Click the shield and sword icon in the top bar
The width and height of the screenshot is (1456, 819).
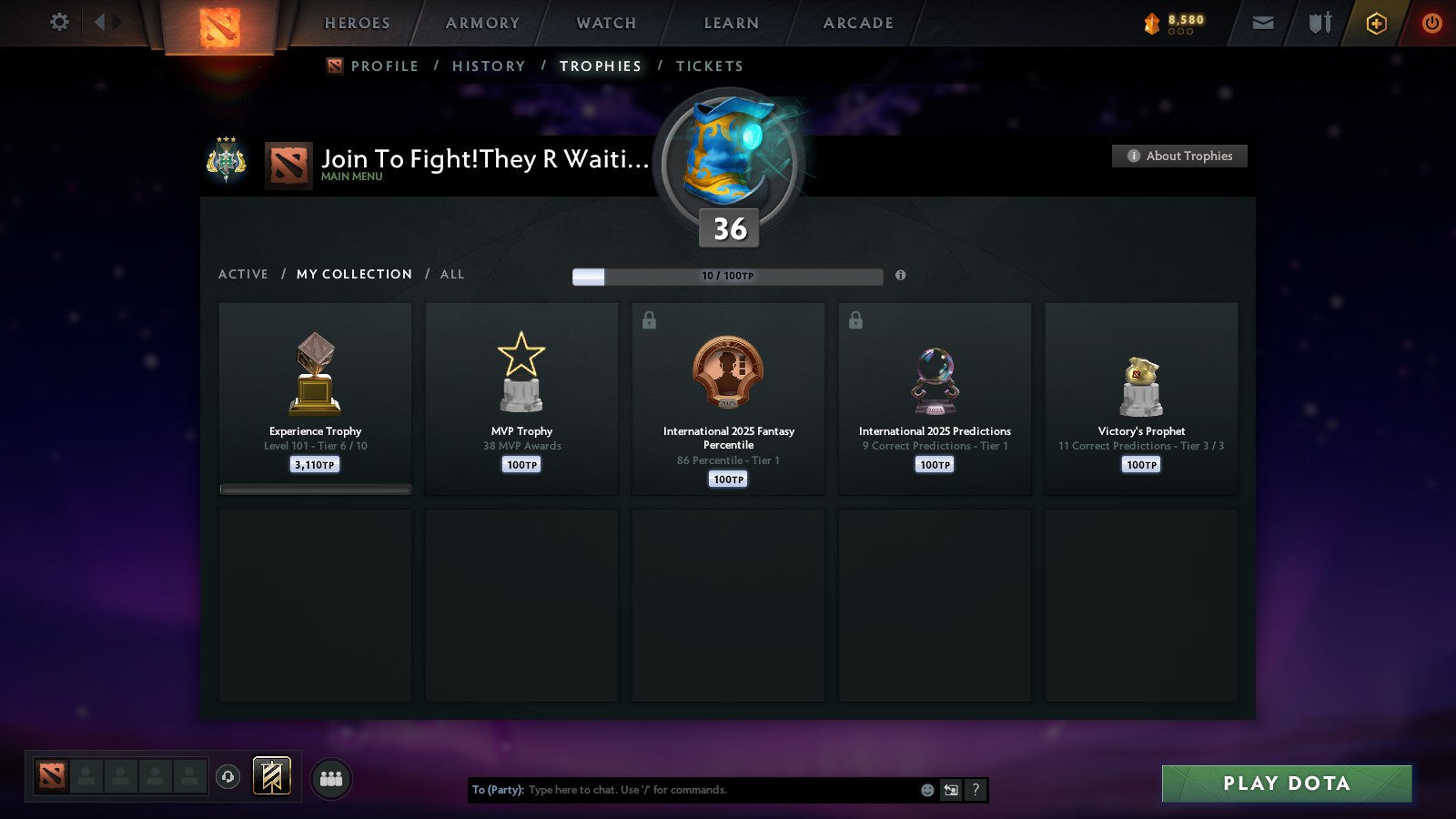tap(1319, 23)
